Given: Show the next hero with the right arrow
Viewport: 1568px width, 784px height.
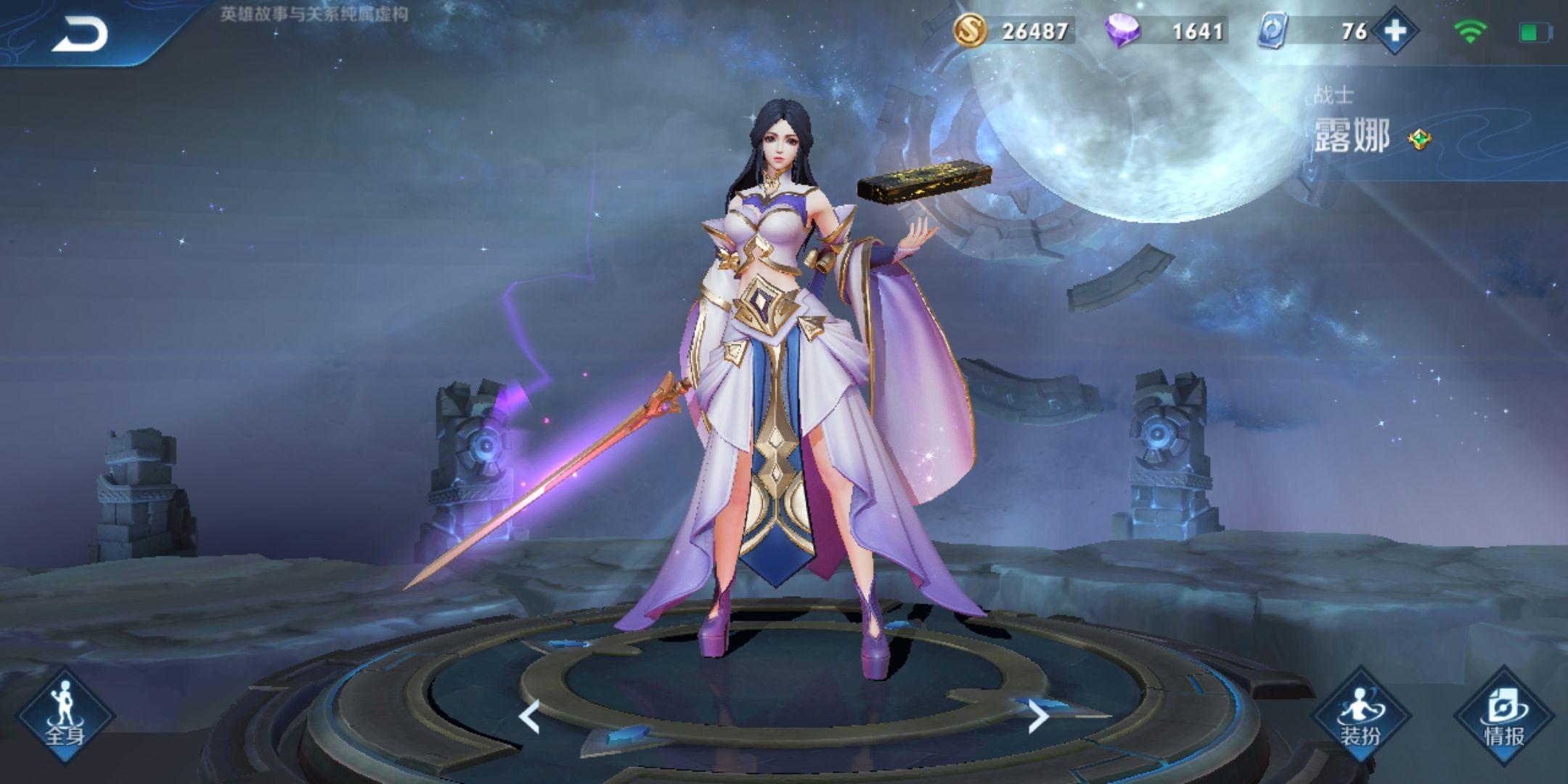Looking at the screenshot, I should tap(1039, 717).
